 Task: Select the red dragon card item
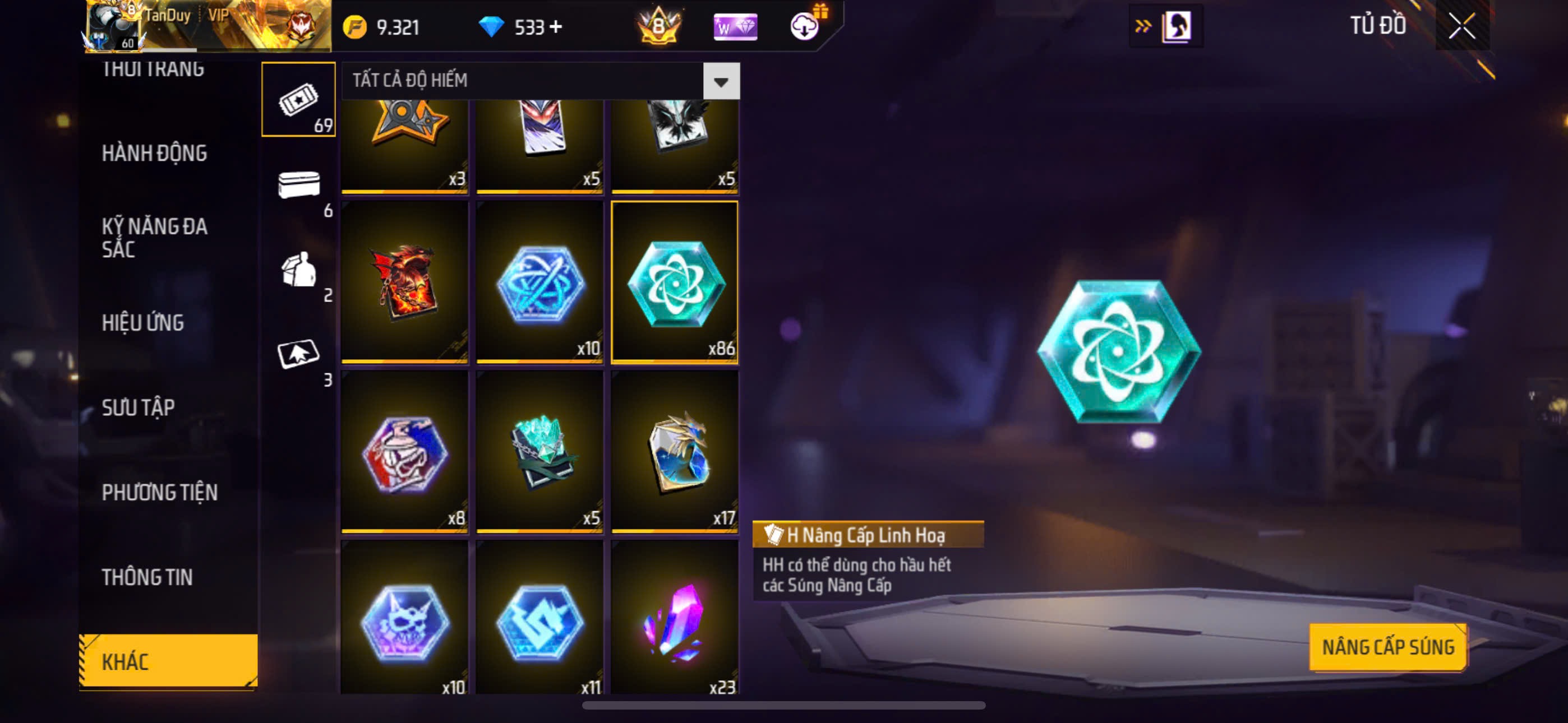click(405, 282)
